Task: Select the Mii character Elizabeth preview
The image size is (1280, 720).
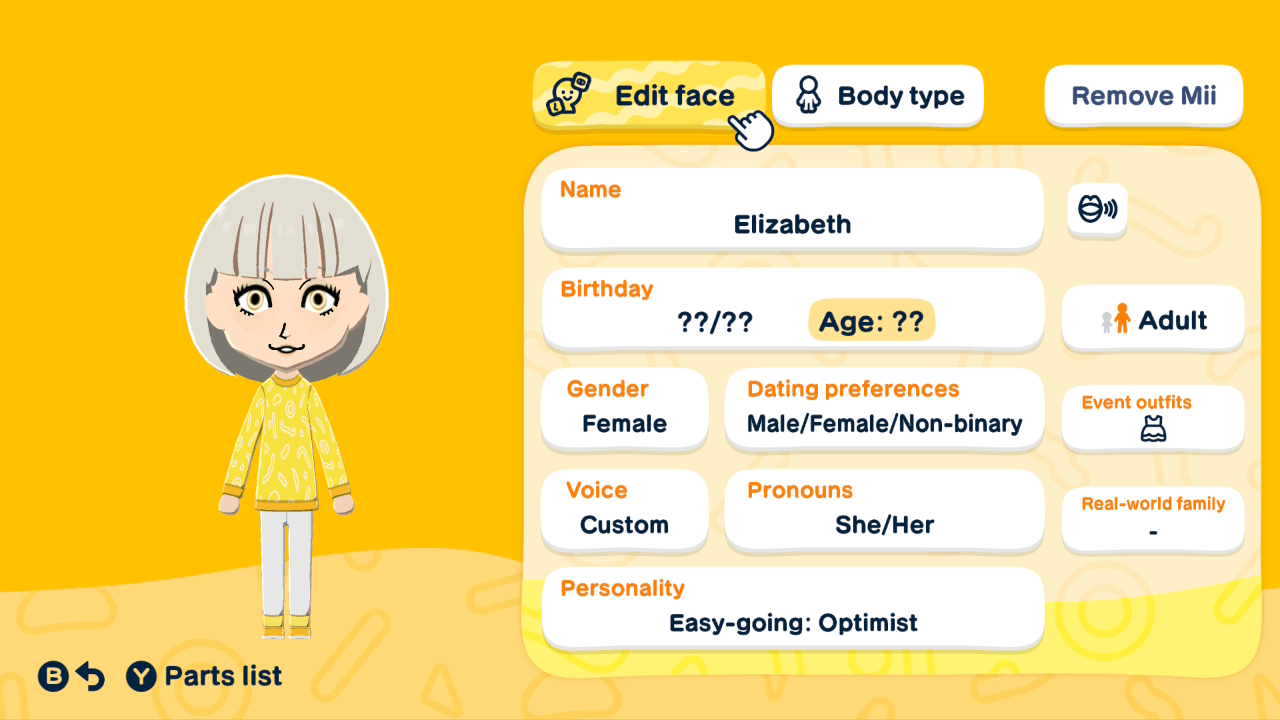Action: pyautogui.click(x=285, y=400)
